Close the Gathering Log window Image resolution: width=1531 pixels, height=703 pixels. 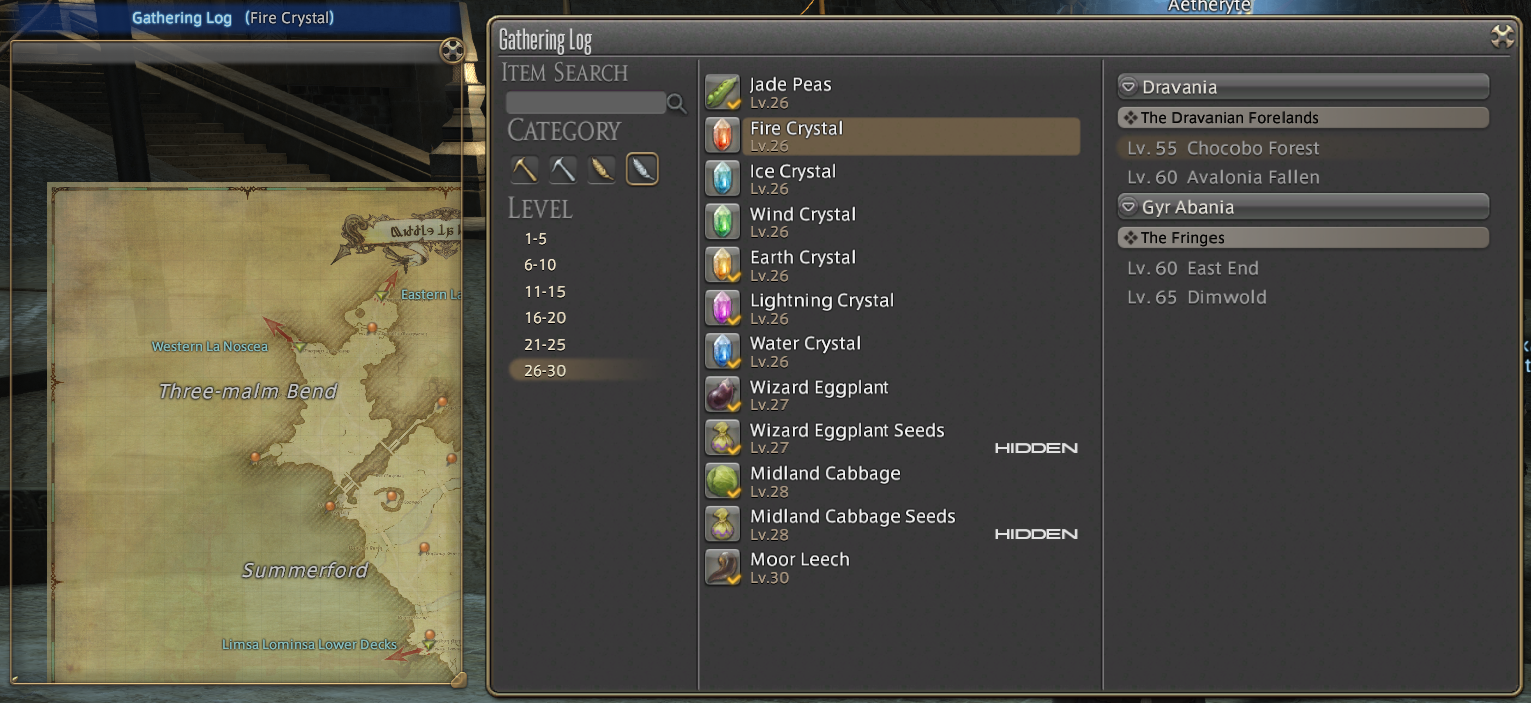(x=1502, y=37)
